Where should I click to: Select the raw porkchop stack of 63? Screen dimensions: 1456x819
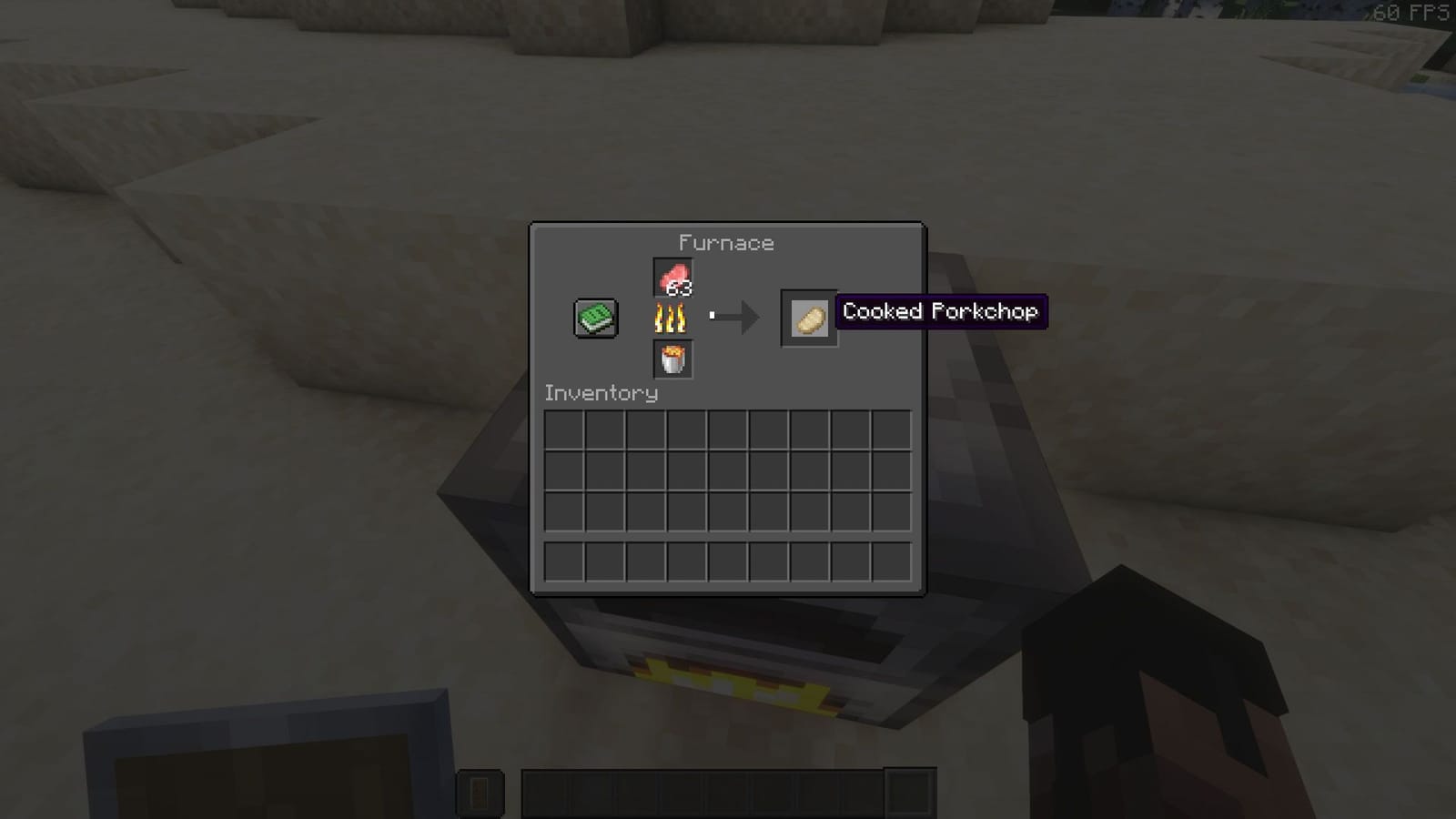pyautogui.click(x=672, y=276)
